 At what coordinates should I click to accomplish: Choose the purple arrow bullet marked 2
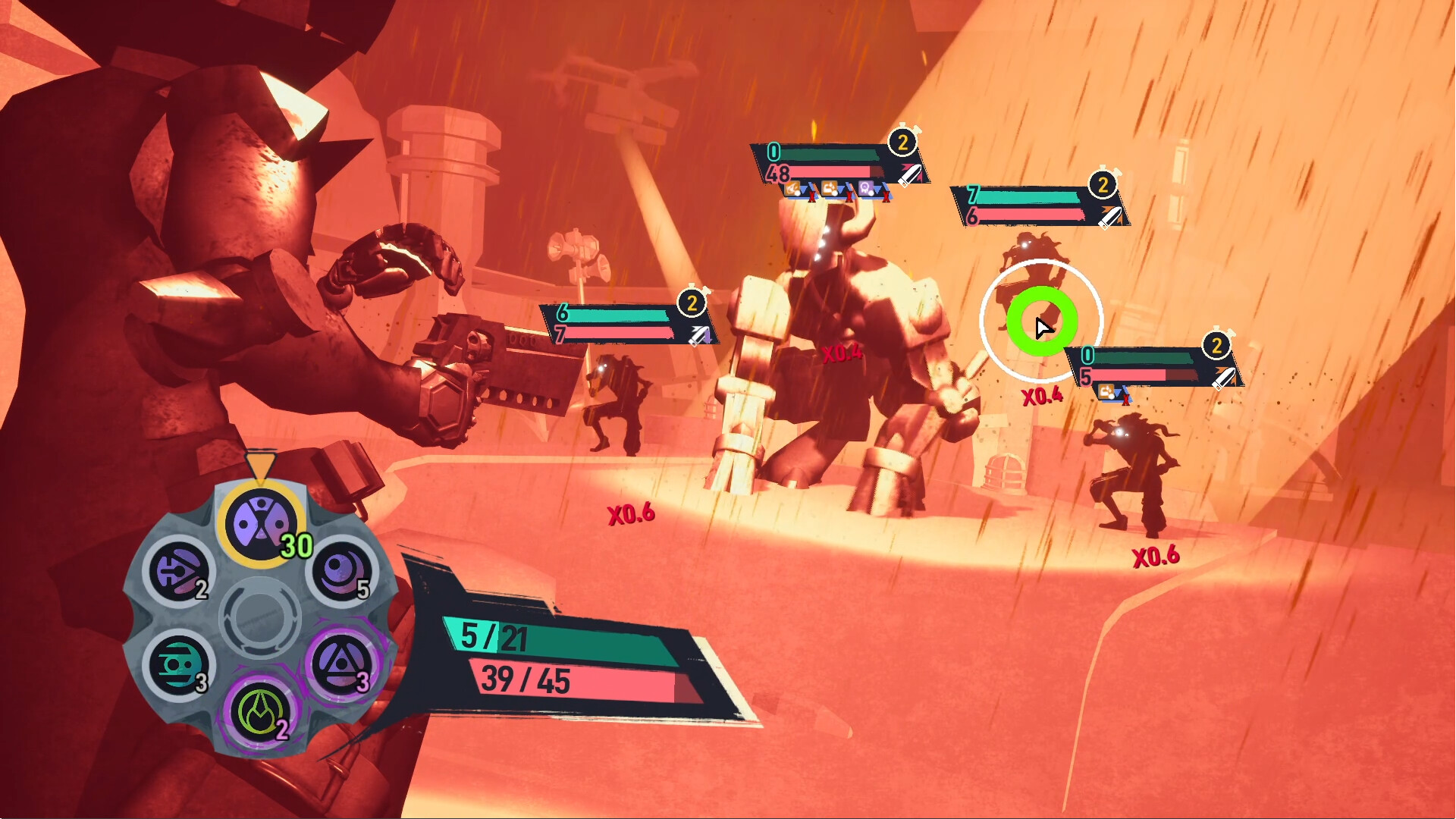[179, 570]
